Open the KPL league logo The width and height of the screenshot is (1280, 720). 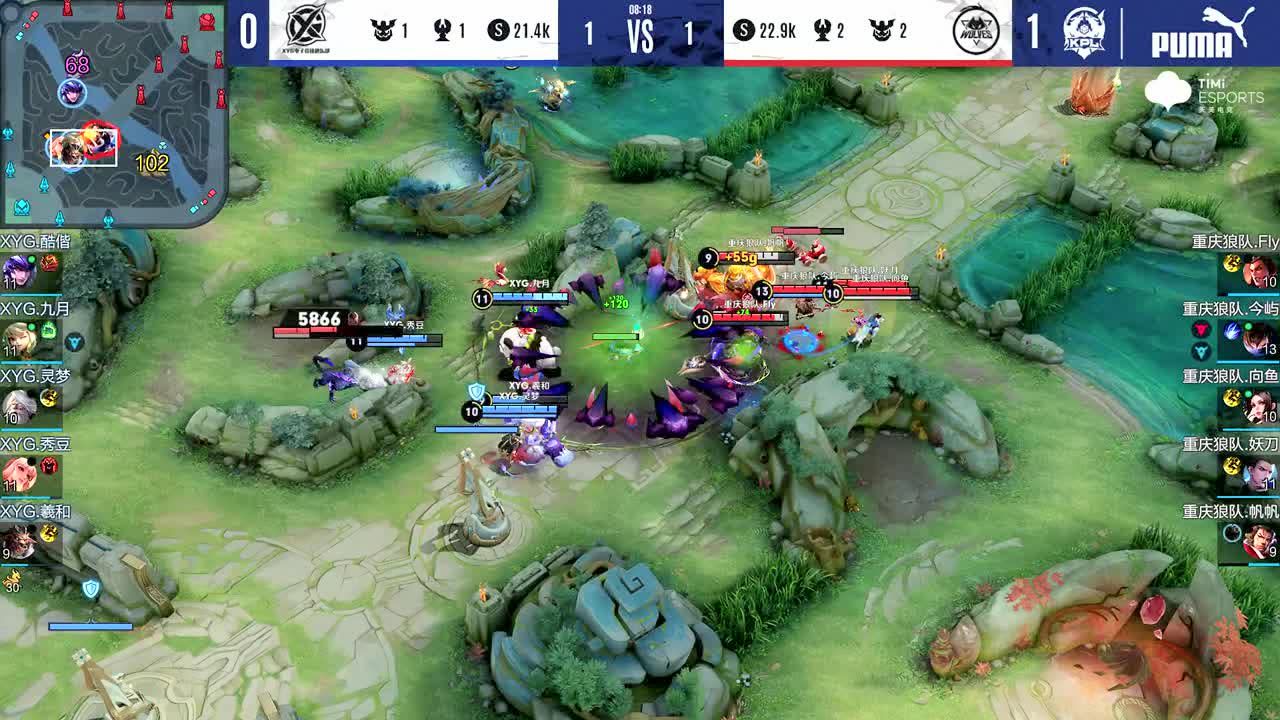tap(1083, 32)
